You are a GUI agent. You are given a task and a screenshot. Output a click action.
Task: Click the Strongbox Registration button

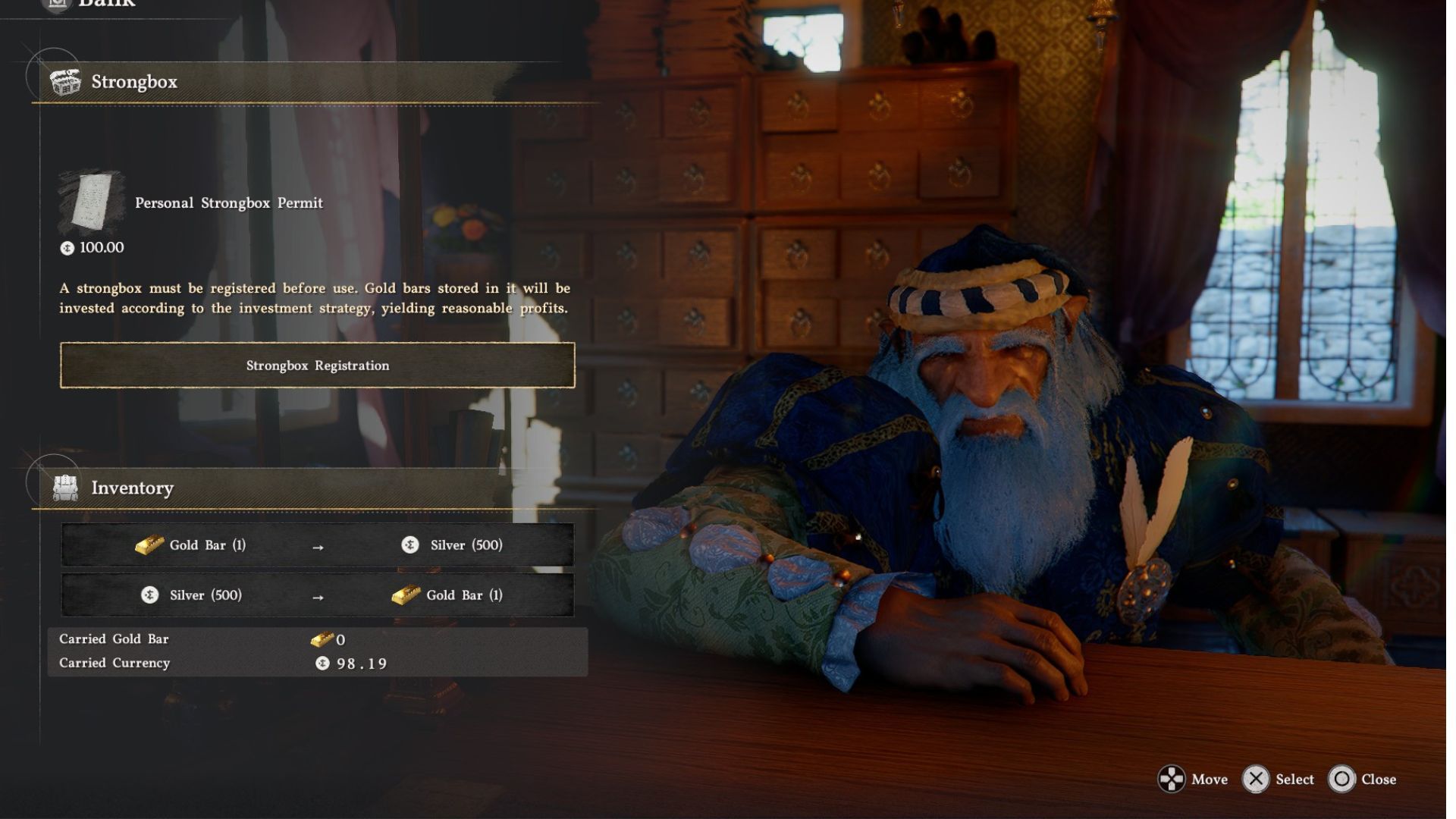[x=317, y=366]
